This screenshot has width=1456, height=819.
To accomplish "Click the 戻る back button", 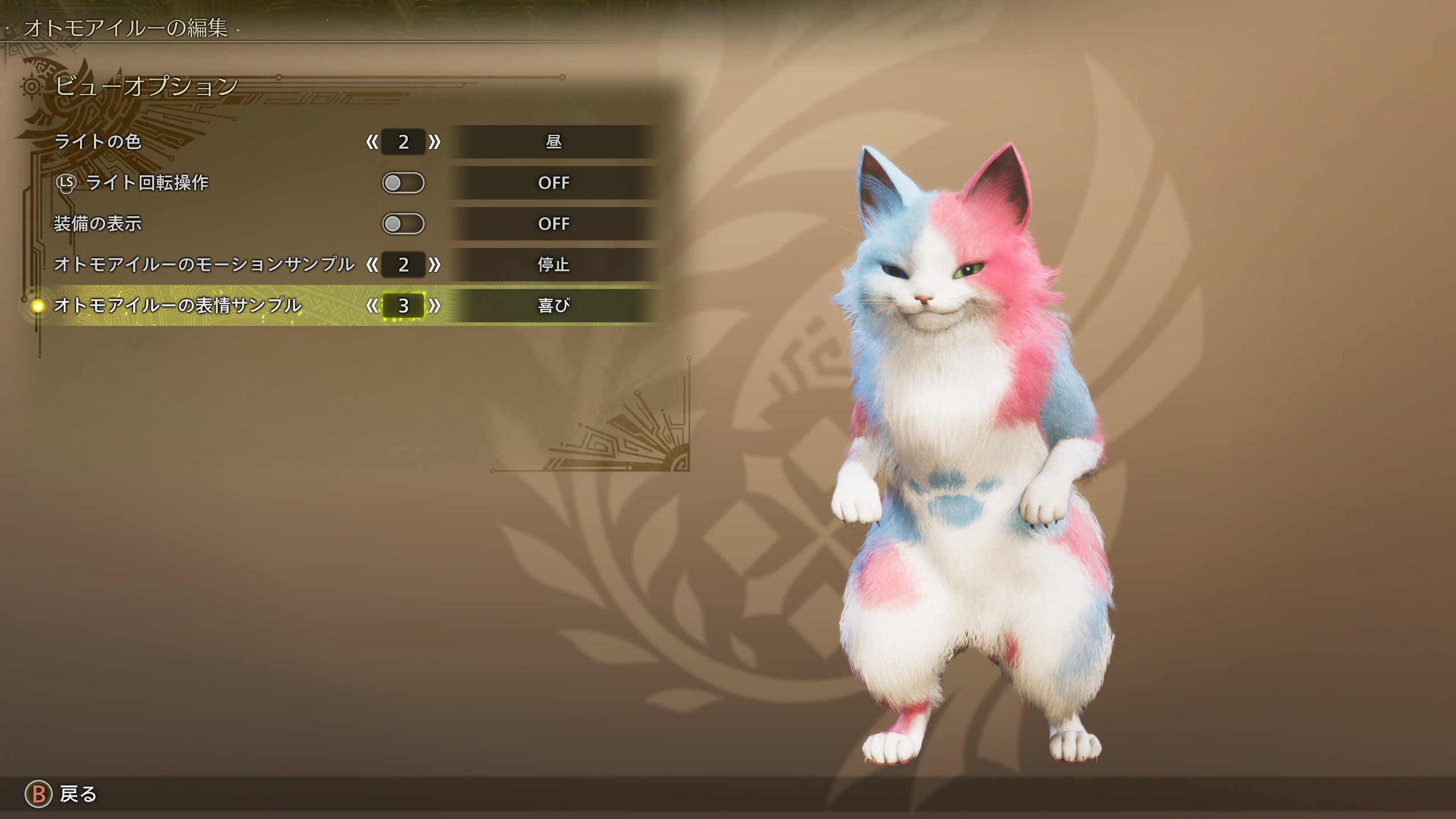I will (61, 794).
